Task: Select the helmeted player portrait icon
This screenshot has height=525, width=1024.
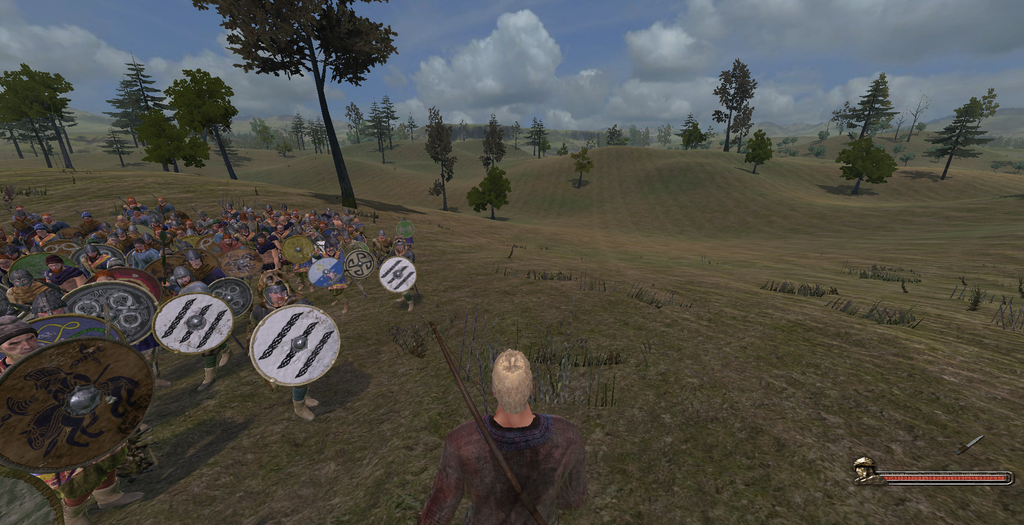Action: (865, 469)
